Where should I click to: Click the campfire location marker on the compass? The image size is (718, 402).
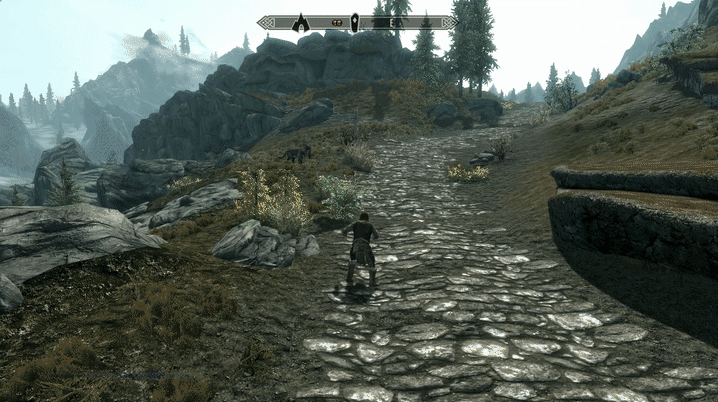click(x=299, y=22)
